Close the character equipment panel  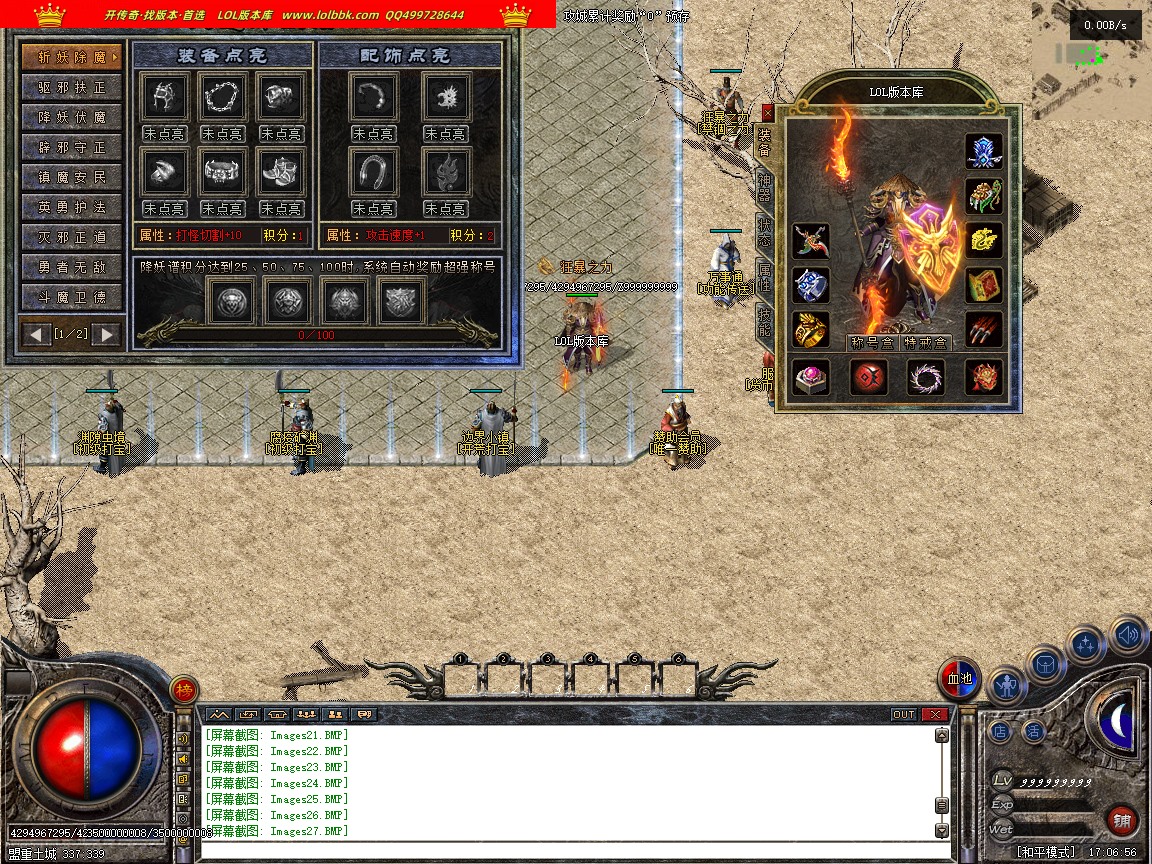[x=767, y=113]
